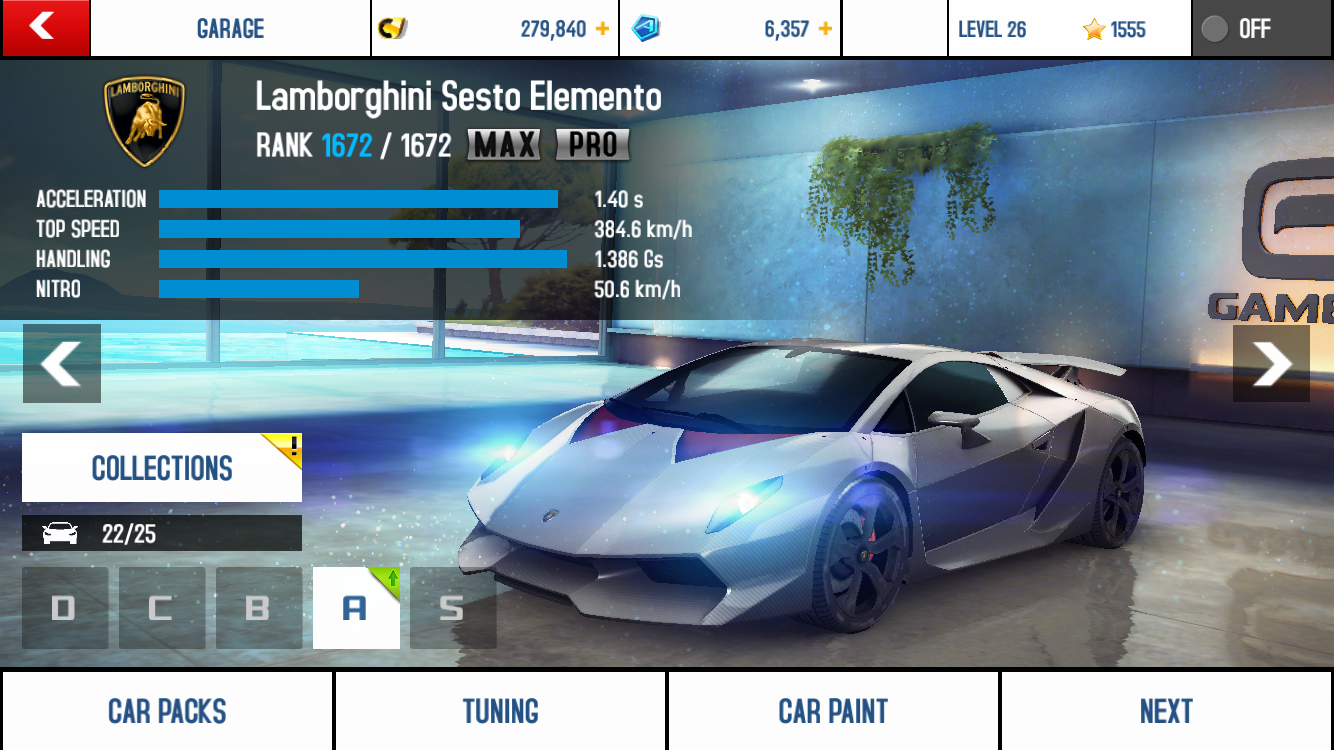The width and height of the screenshot is (1334, 750).
Task: Show the previous car with left arrow
Action: tap(62, 363)
